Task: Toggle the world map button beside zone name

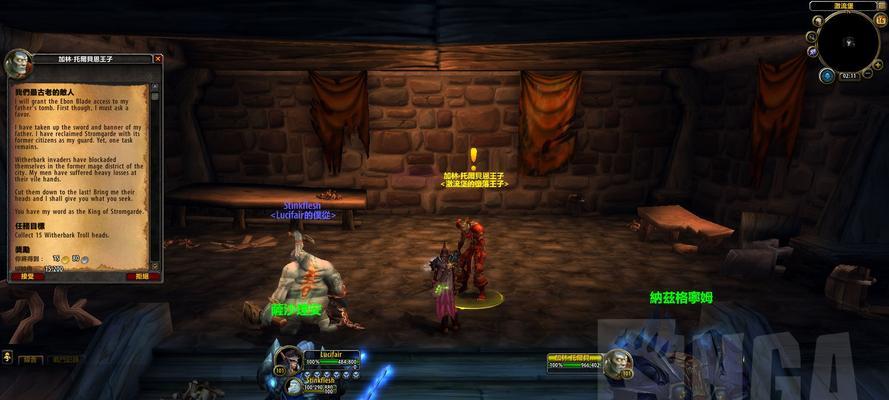Action: [882, 6]
